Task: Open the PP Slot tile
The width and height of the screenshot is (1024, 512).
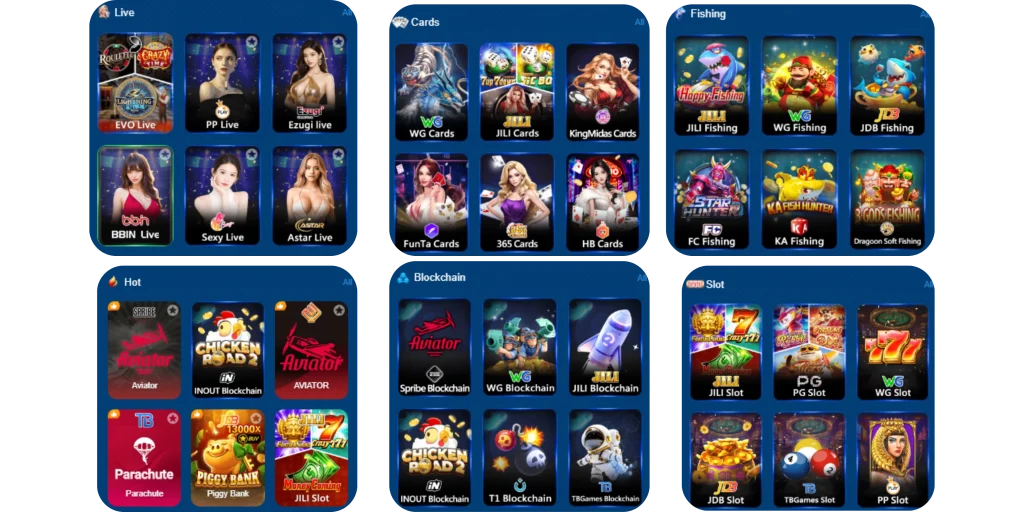Action: click(x=892, y=460)
